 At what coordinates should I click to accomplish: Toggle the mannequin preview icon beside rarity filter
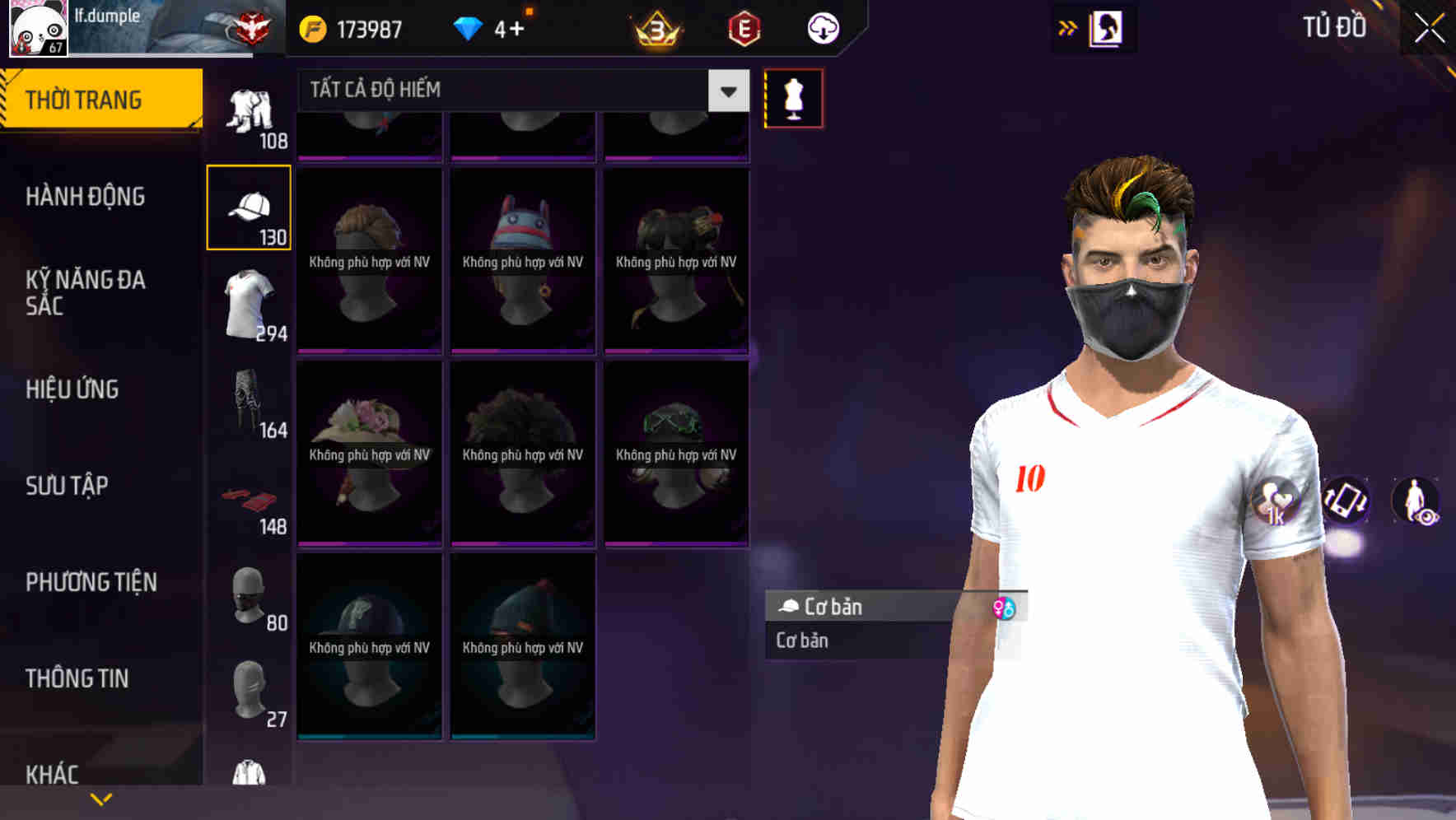coord(793,97)
